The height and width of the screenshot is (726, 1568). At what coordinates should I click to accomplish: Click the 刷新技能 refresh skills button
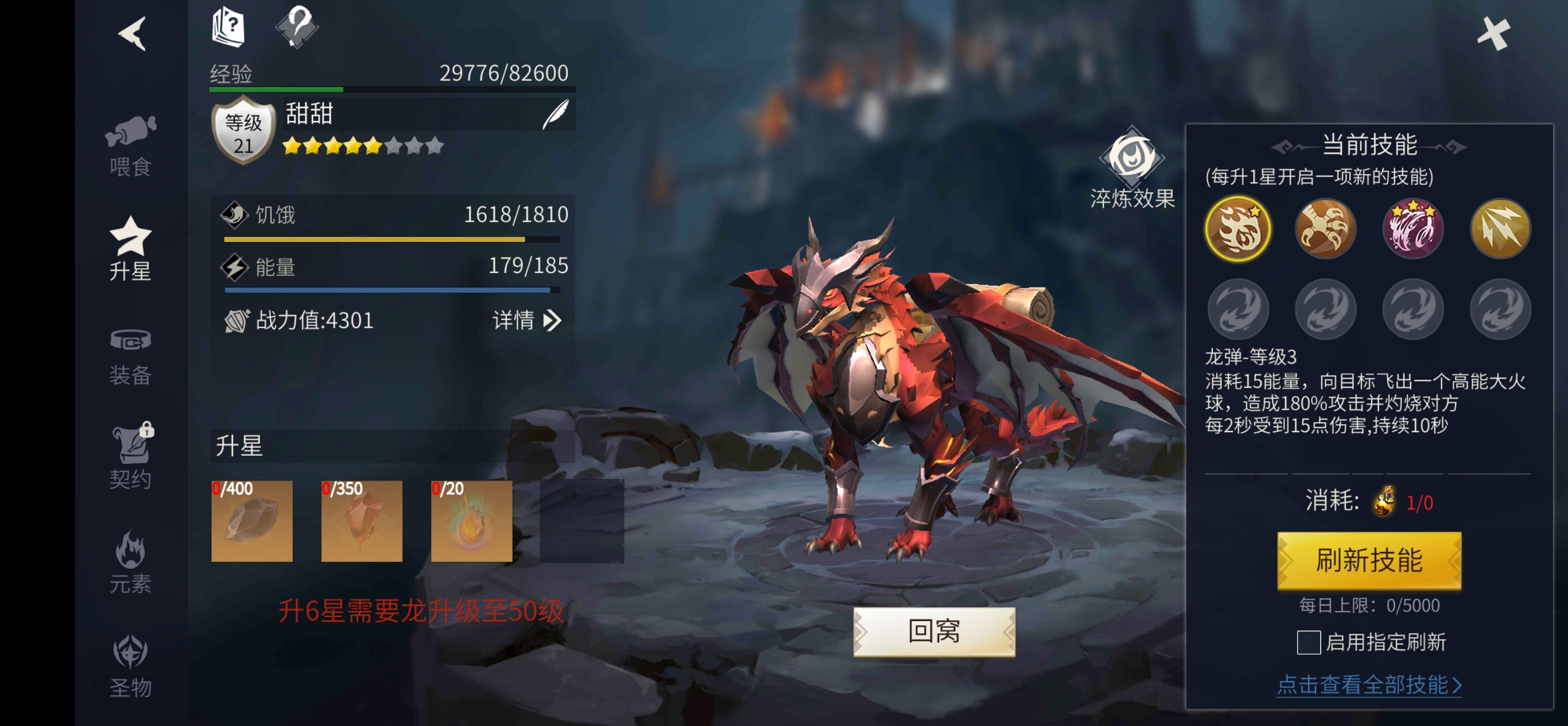pyautogui.click(x=1369, y=560)
